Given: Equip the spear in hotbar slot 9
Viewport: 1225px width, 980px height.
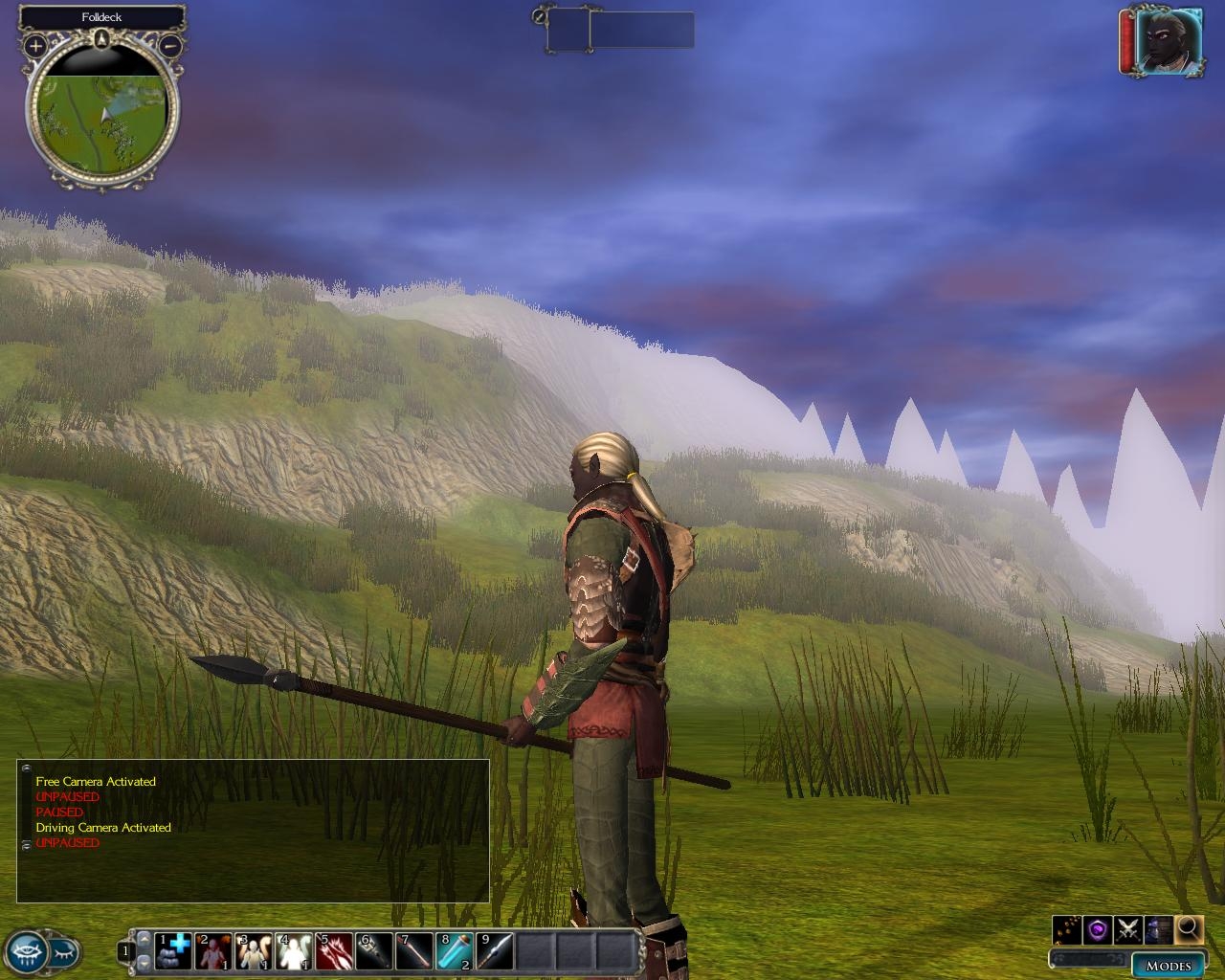Looking at the screenshot, I should (496, 951).
